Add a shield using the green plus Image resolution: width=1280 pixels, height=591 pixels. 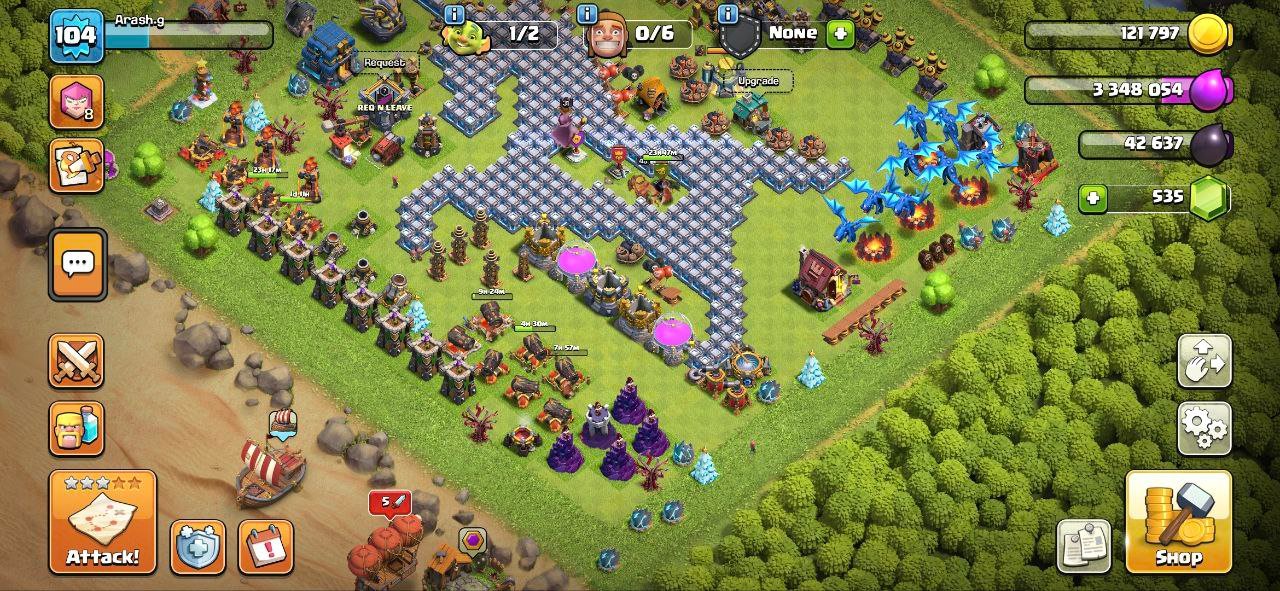pyautogui.click(x=840, y=33)
